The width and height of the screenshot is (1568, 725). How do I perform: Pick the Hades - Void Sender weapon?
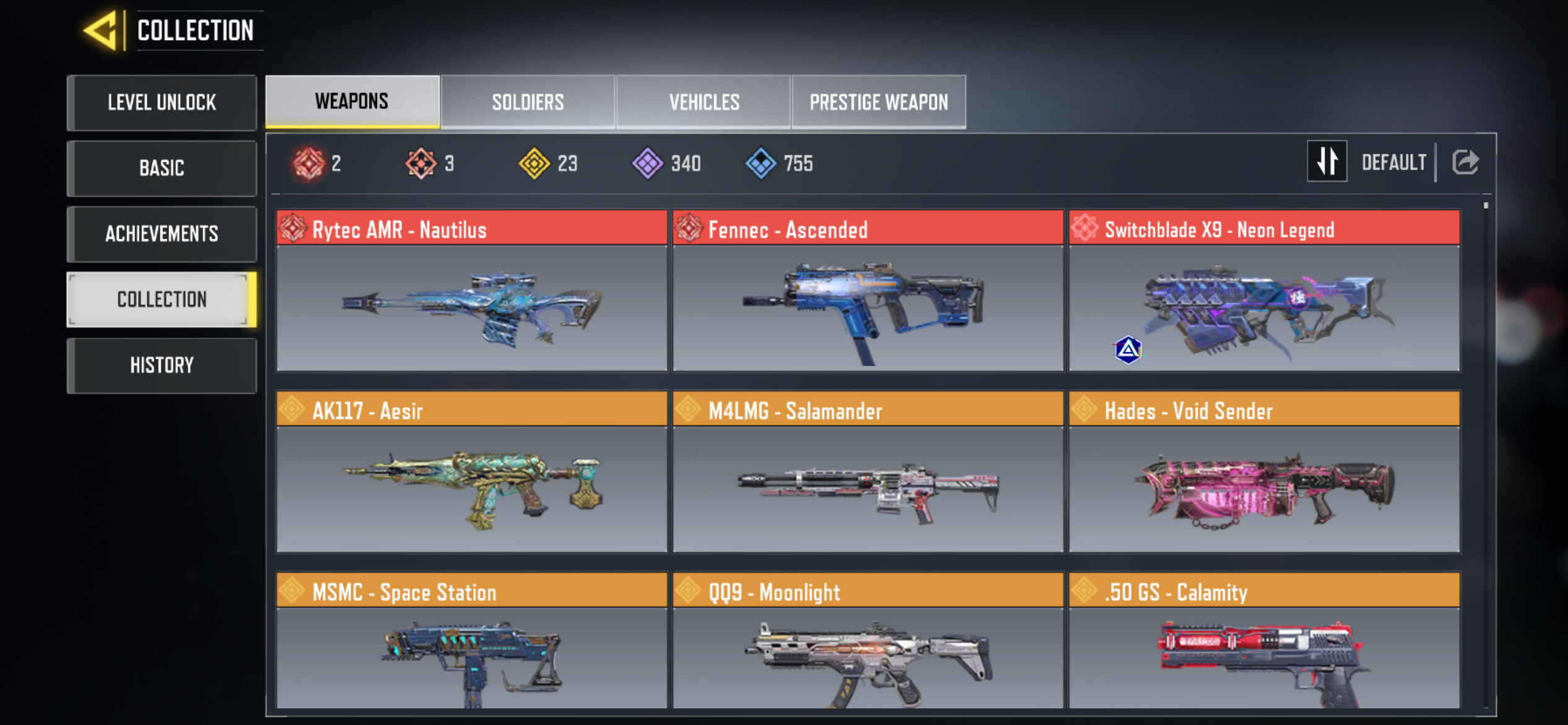coord(1264,472)
